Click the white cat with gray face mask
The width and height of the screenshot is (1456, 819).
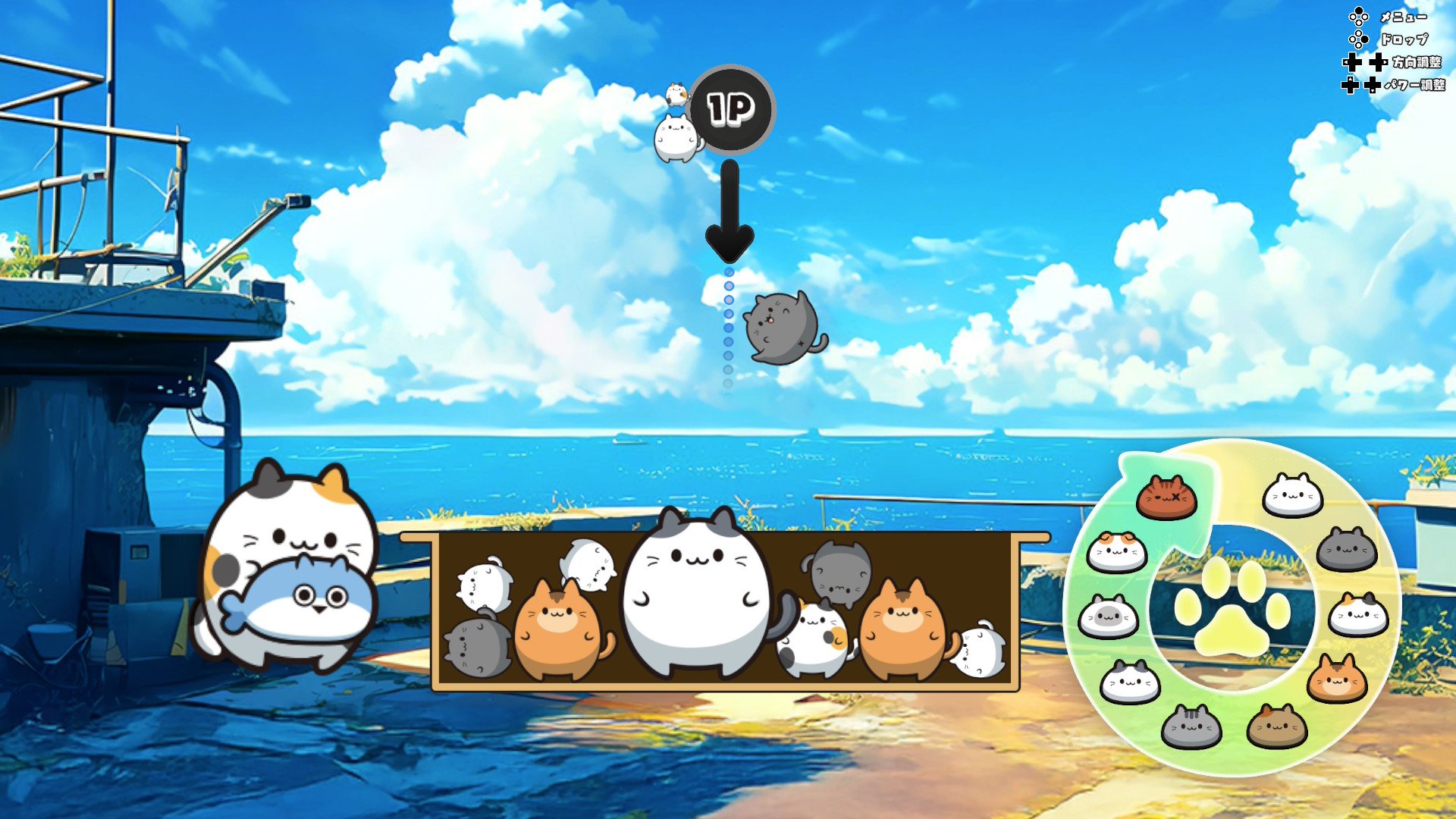pyautogui.click(x=1107, y=617)
